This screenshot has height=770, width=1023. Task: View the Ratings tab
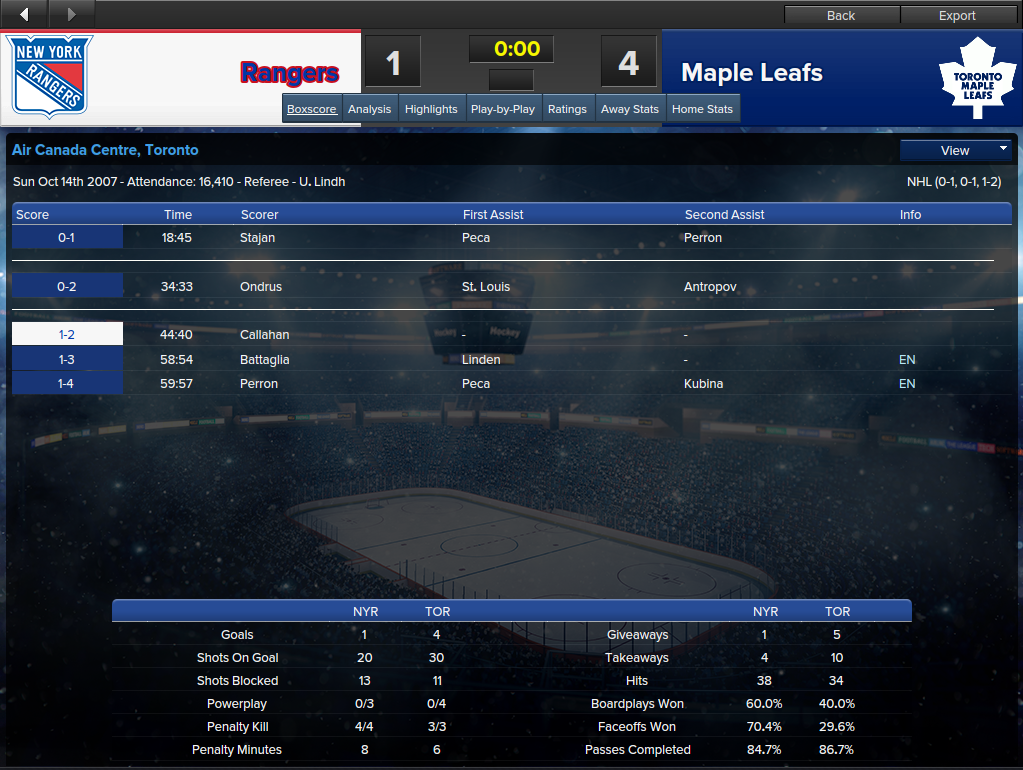tap(567, 109)
